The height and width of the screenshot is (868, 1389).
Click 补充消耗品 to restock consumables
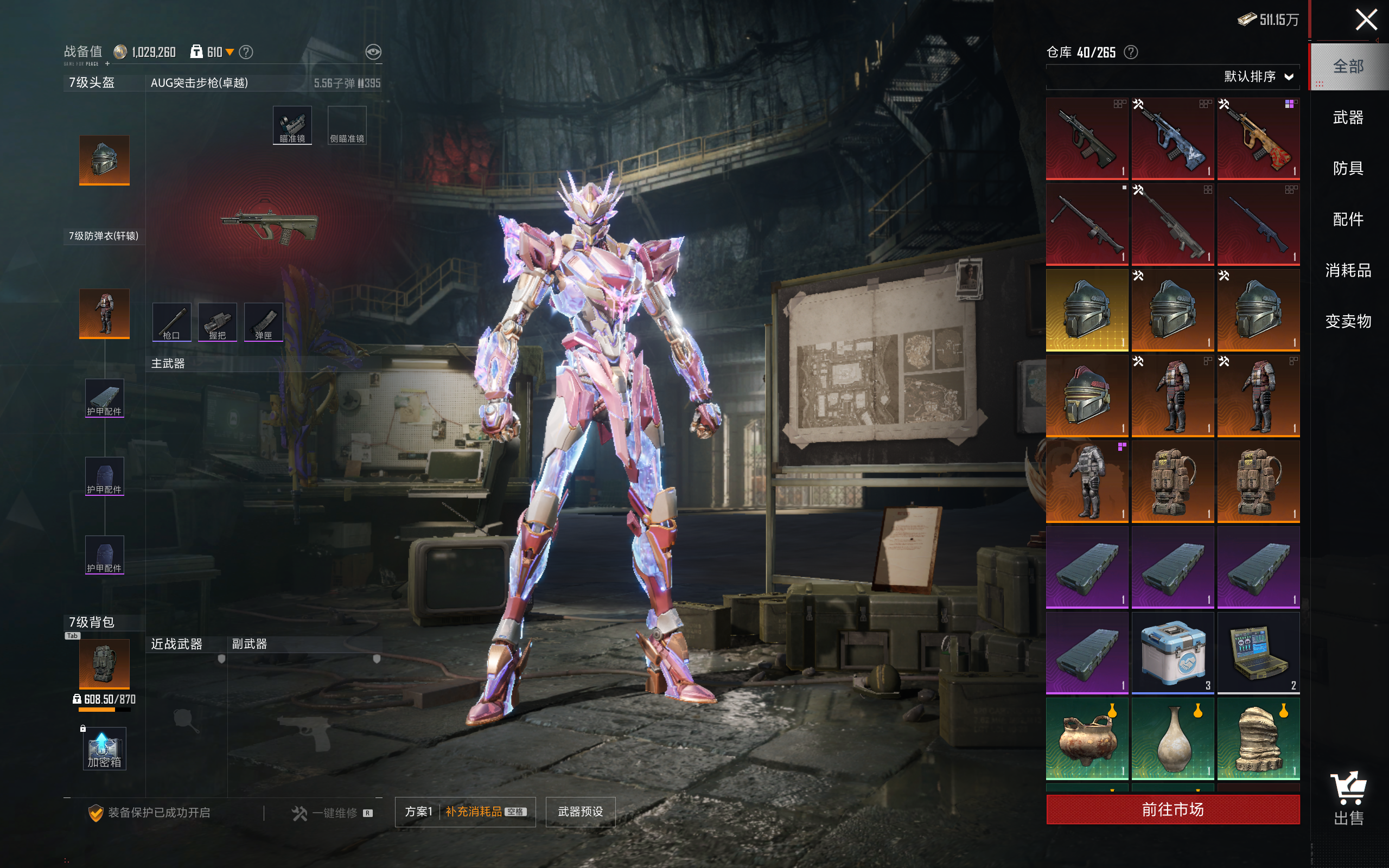point(474,811)
